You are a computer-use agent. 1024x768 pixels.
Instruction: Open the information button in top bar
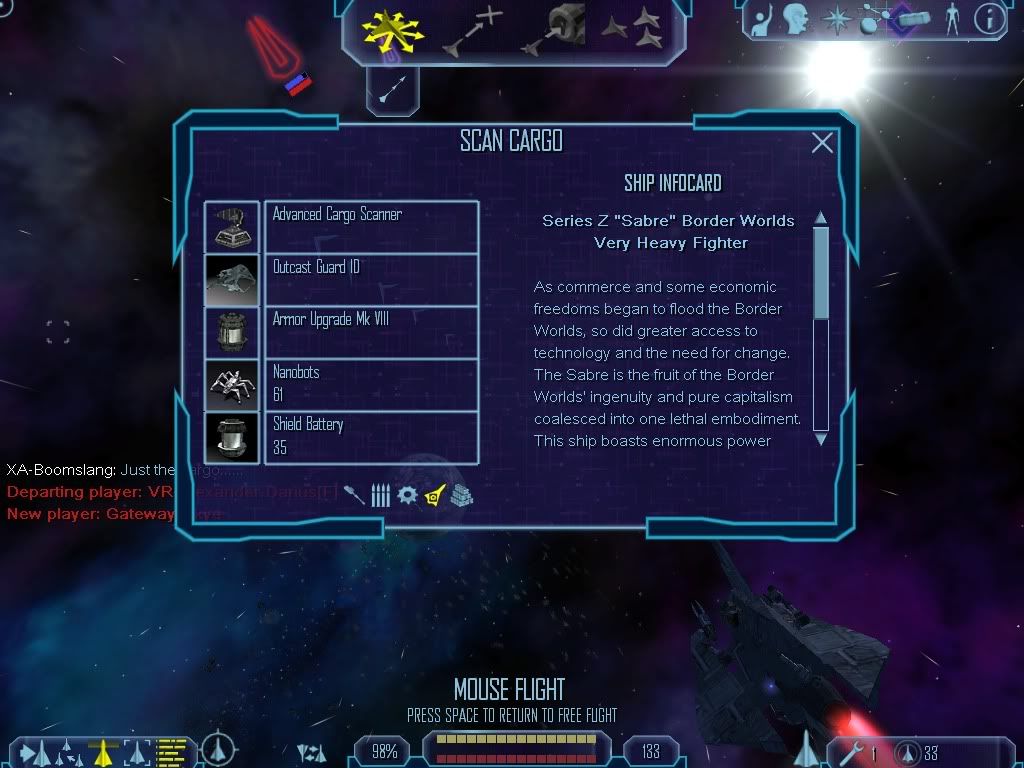(x=990, y=19)
